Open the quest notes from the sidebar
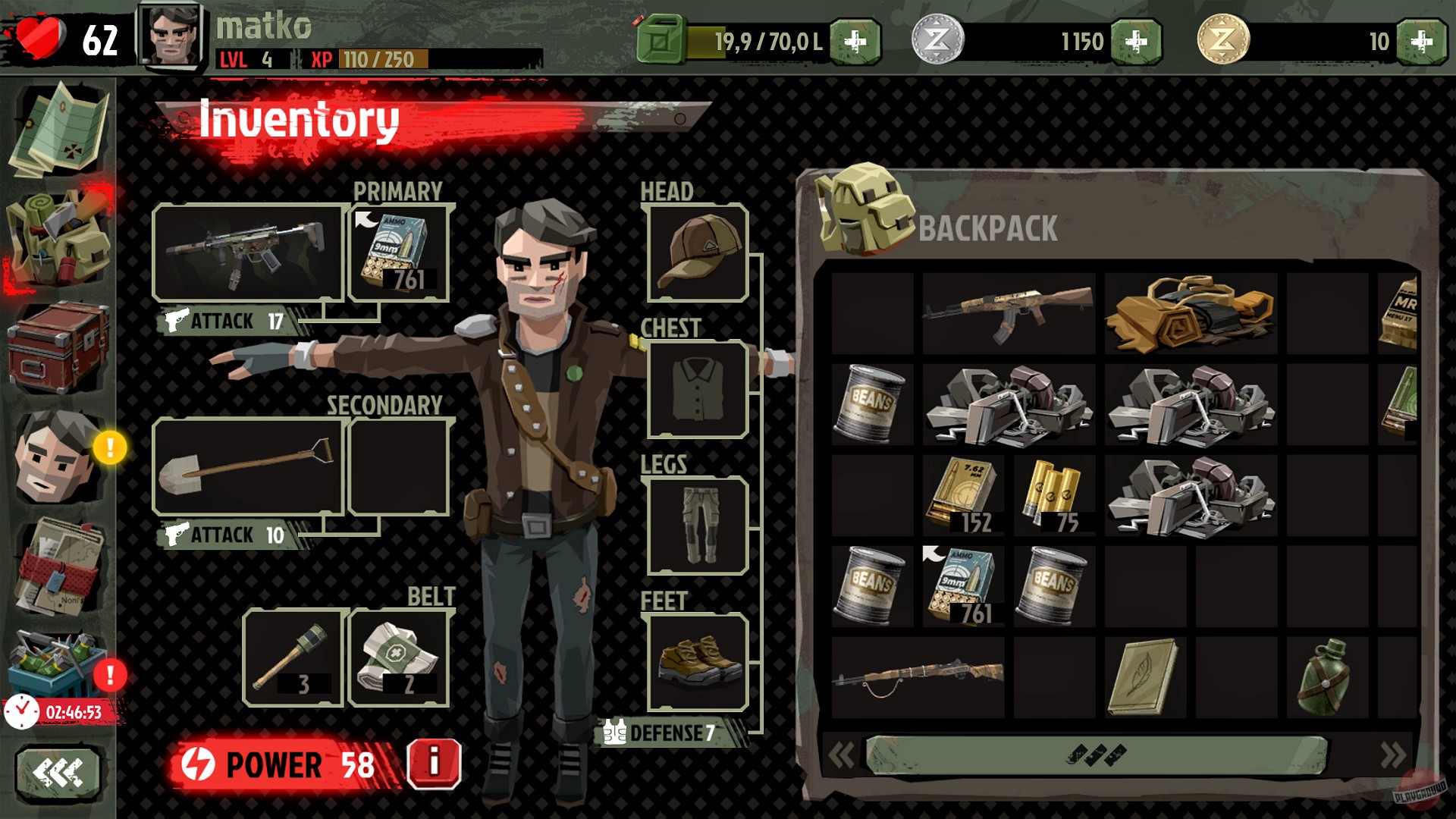Image resolution: width=1456 pixels, height=819 pixels. coord(57,561)
